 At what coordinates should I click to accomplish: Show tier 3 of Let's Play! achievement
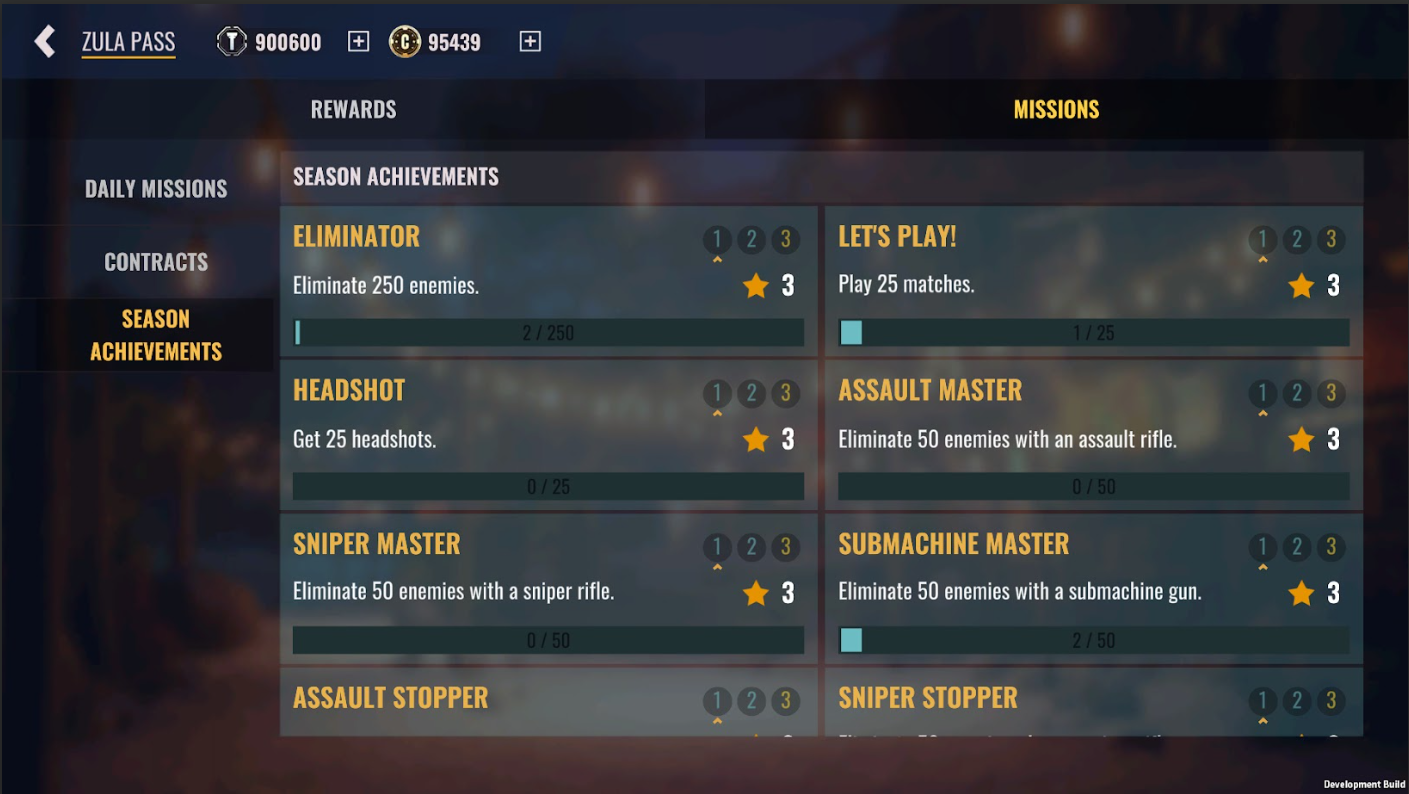coord(1331,239)
